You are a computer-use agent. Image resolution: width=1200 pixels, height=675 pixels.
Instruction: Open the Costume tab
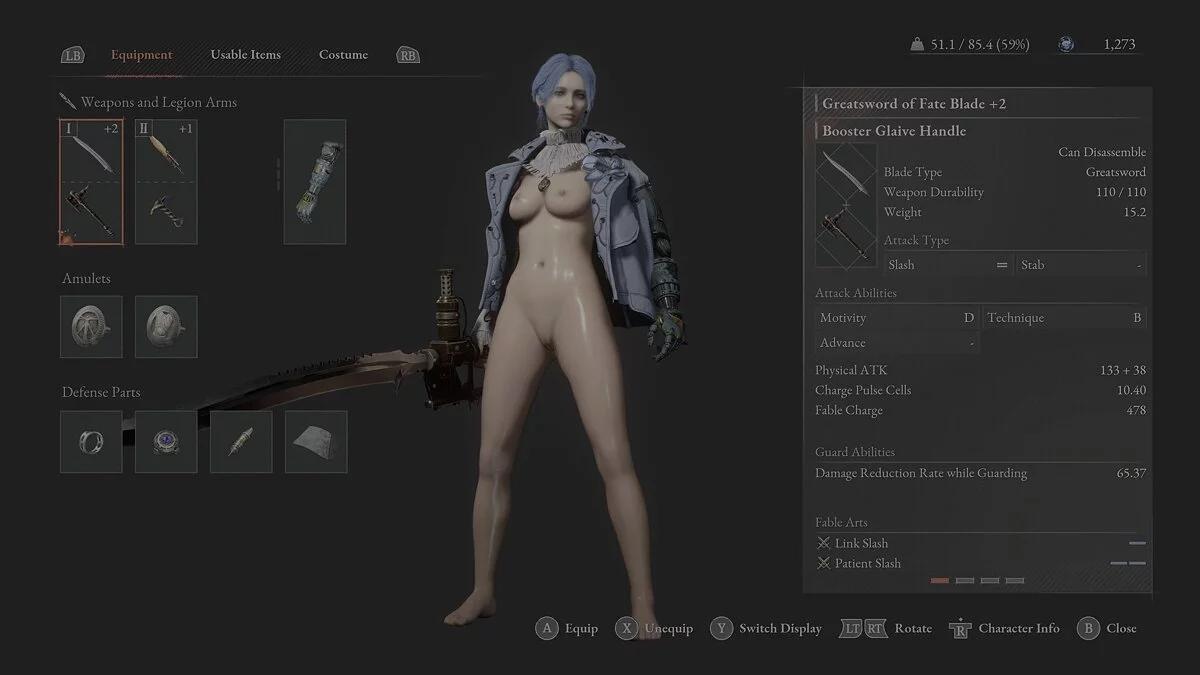tap(343, 55)
